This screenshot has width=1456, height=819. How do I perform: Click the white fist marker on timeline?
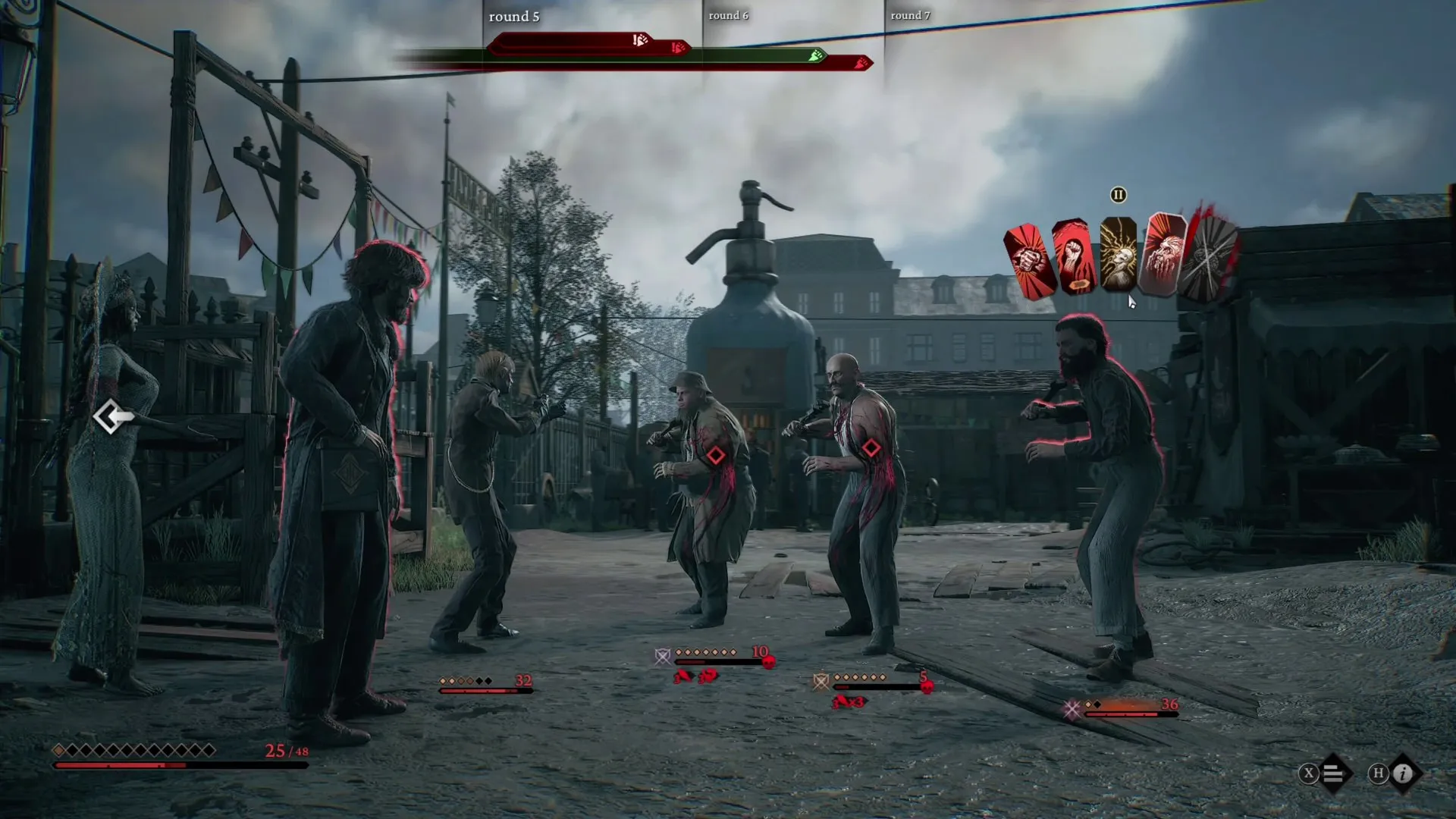click(x=640, y=40)
